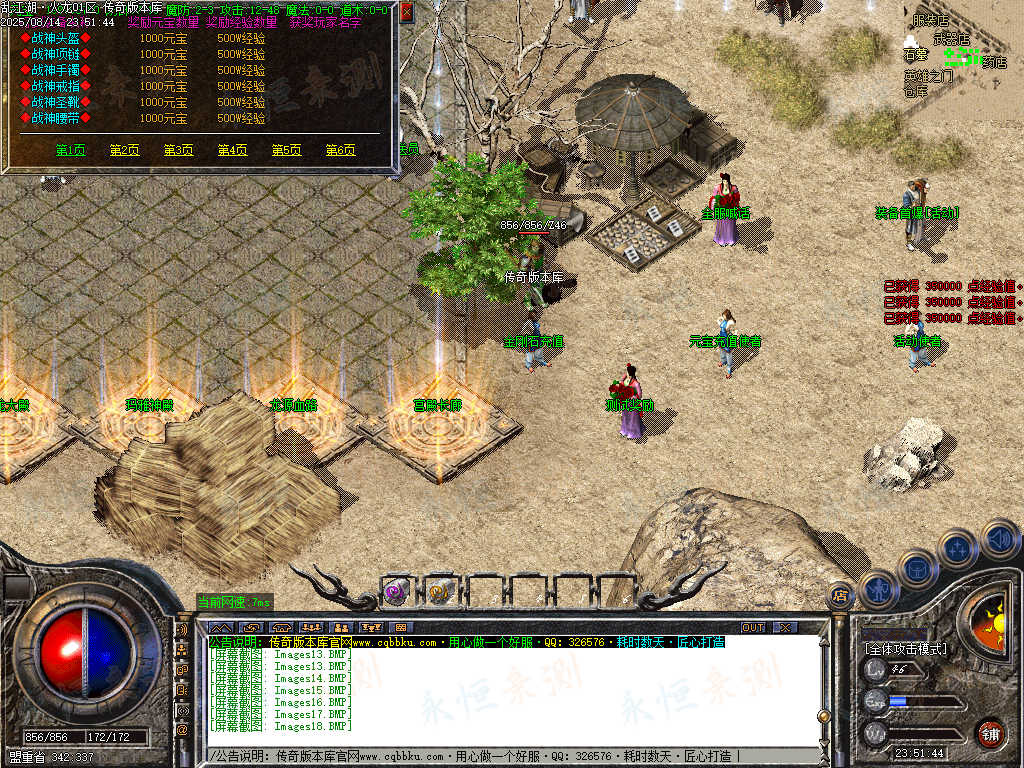
Task: Jump to 第5页 in the reward panel
Action: pyautogui.click(x=286, y=150)
